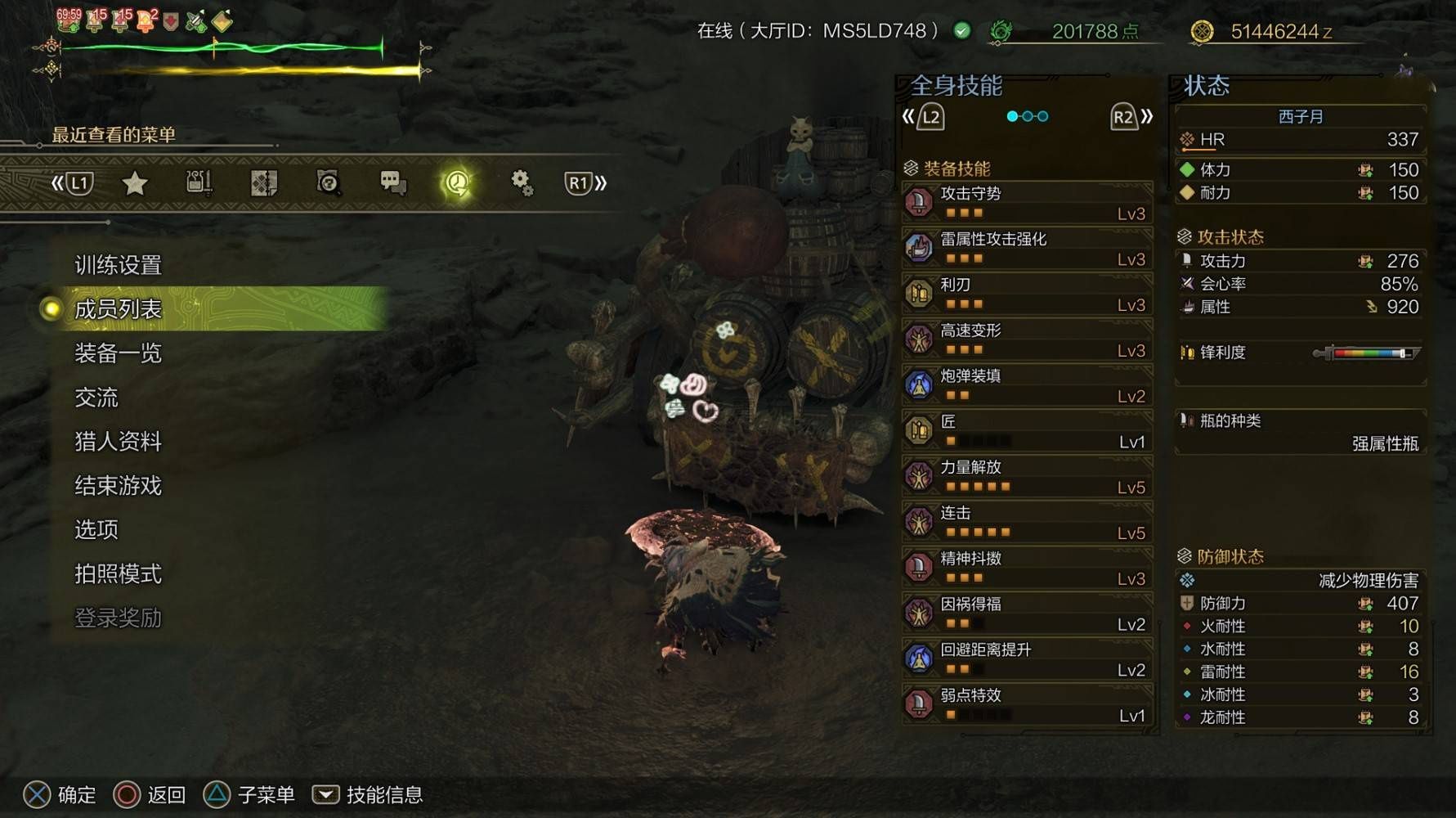Select the 力量解放 skill row
Viewport: 1456px width, 818px height.
(x=1028, y=476)
